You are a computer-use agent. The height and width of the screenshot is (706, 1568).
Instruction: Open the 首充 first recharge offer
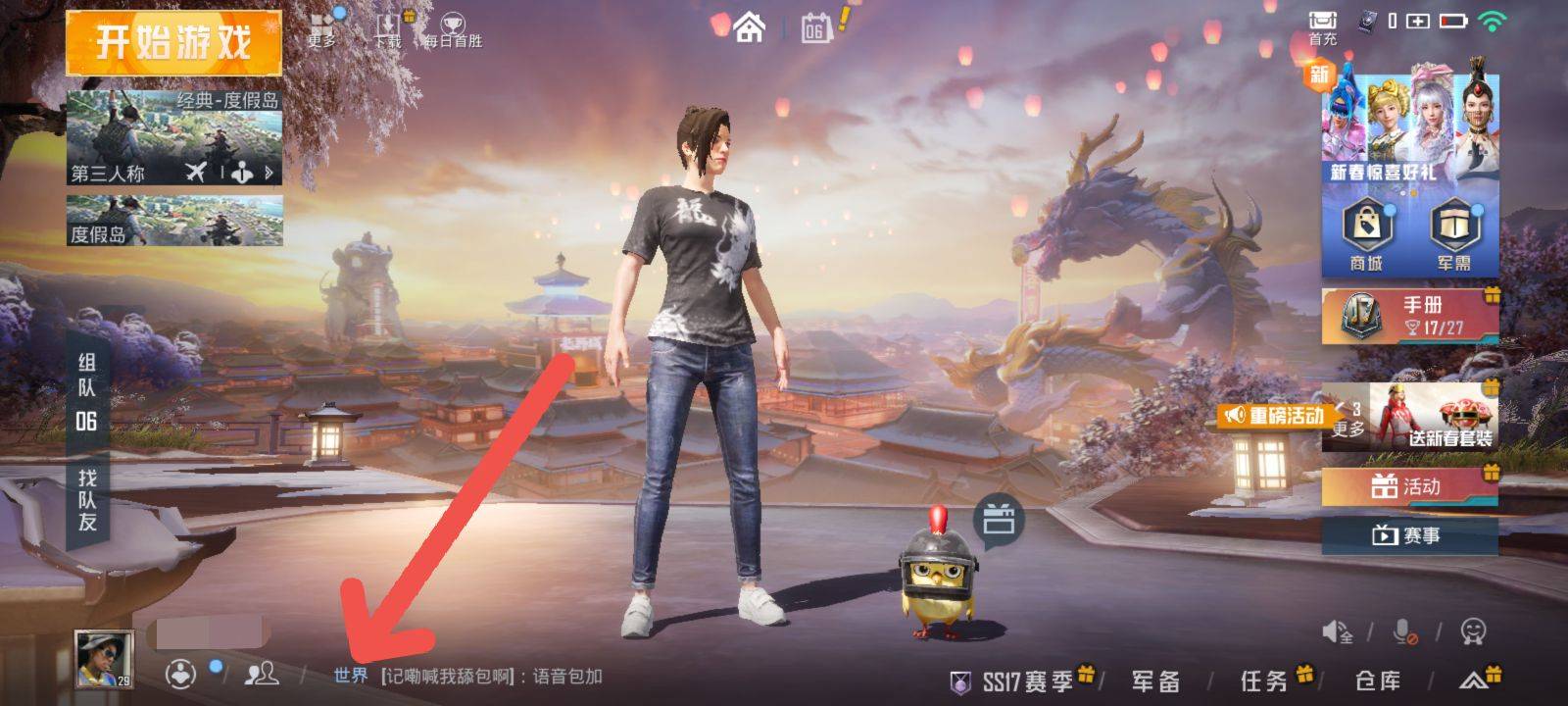click(1322, 27)
